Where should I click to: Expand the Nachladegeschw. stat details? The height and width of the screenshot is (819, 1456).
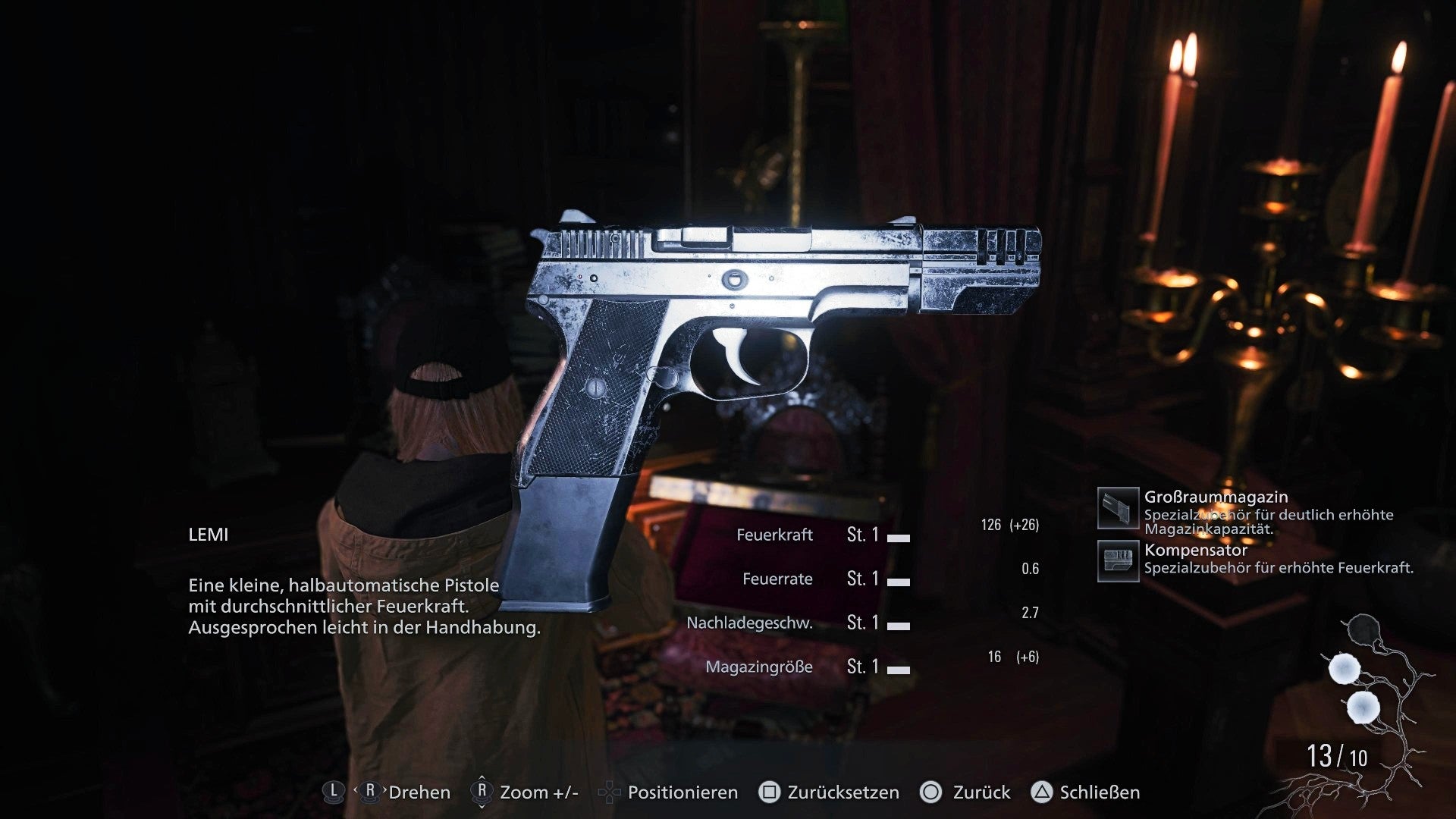click(x=751, y=623)
